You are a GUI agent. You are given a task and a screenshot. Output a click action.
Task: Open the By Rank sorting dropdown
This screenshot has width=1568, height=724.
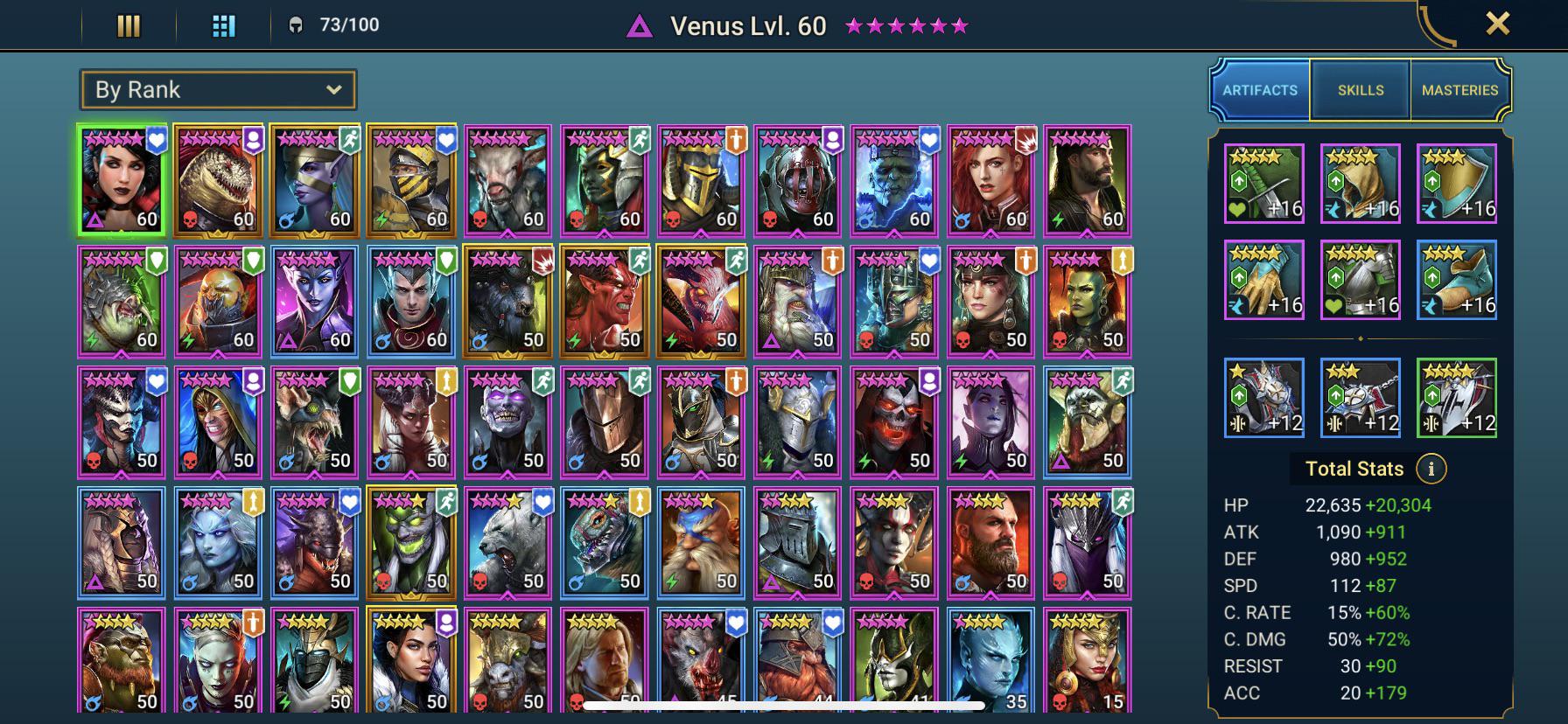coord(217,89)
